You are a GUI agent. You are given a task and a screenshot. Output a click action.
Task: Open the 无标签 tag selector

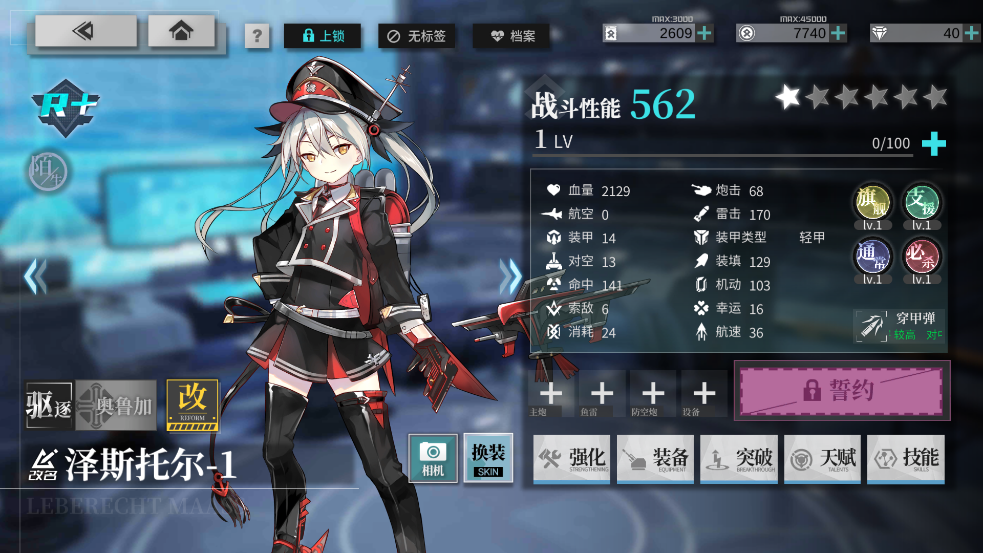(x=419, y=36)
